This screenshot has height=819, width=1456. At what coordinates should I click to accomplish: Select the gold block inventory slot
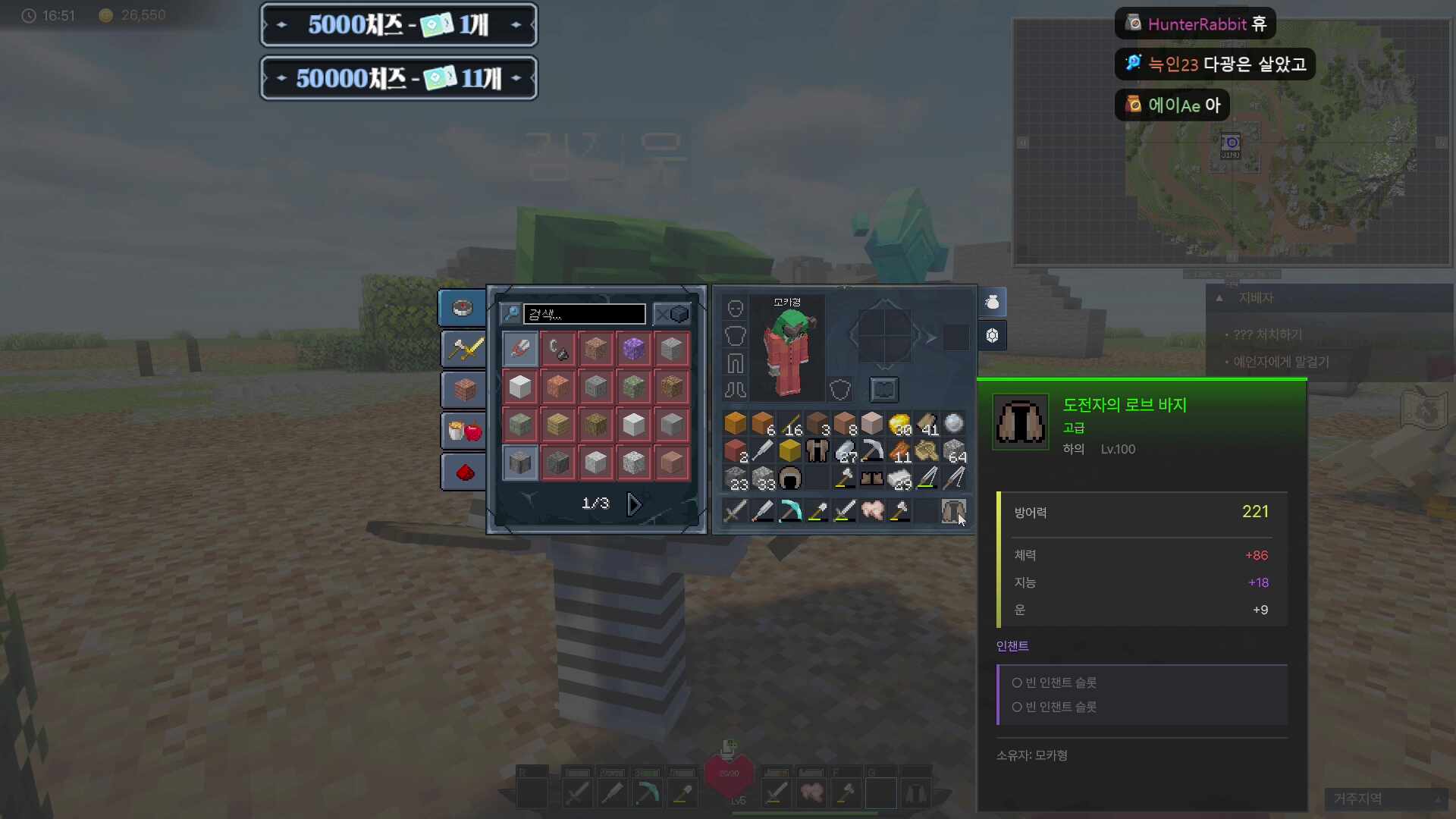(790, 451)
